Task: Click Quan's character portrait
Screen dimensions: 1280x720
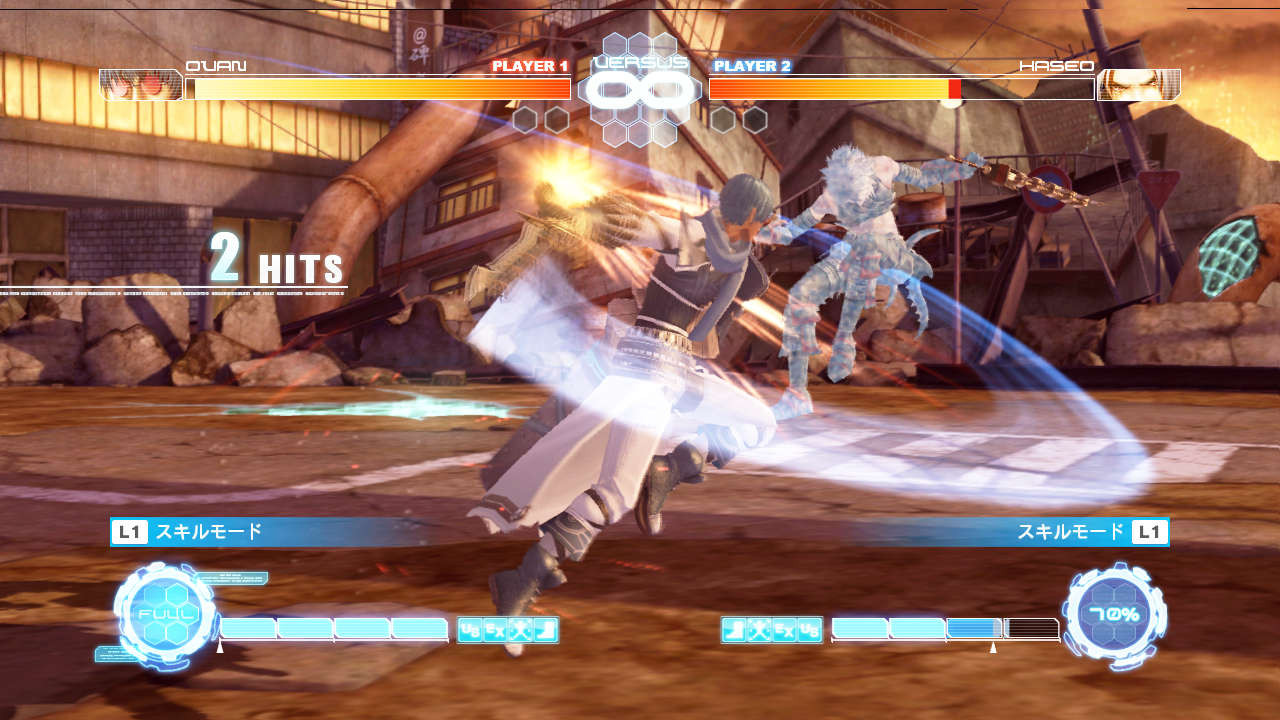Action: coord(141,85)
